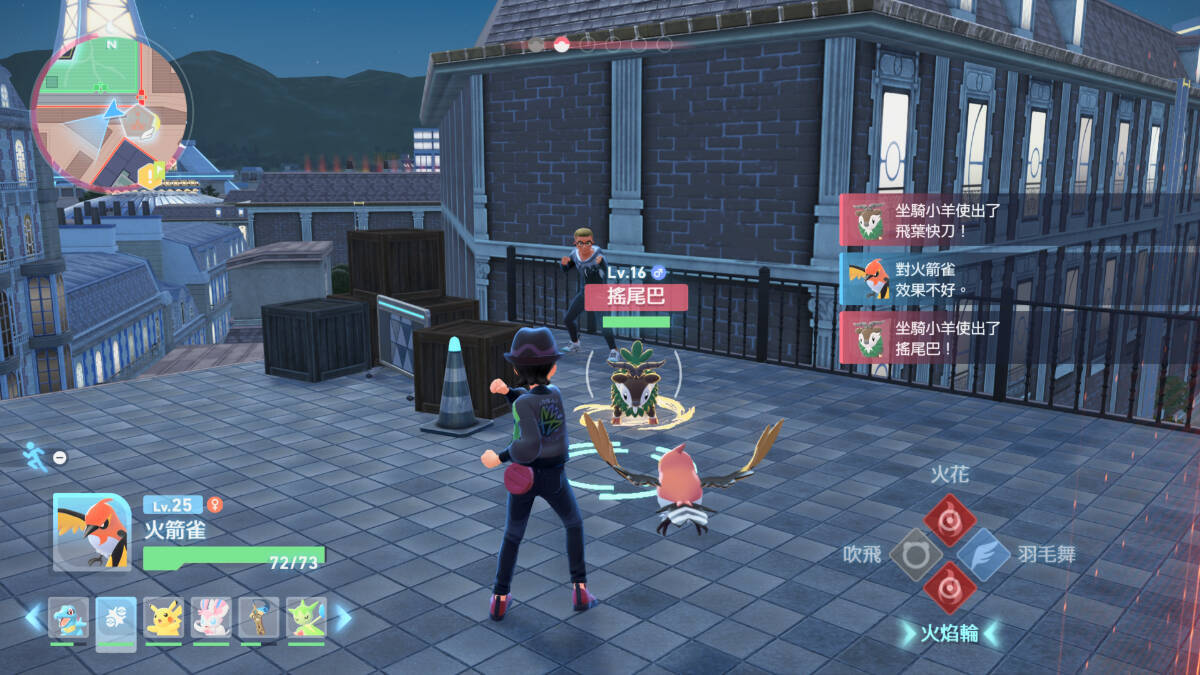Click the yellow exclamation marker on the minimap
Screen dimensions: 1200x675
point(149,177)
